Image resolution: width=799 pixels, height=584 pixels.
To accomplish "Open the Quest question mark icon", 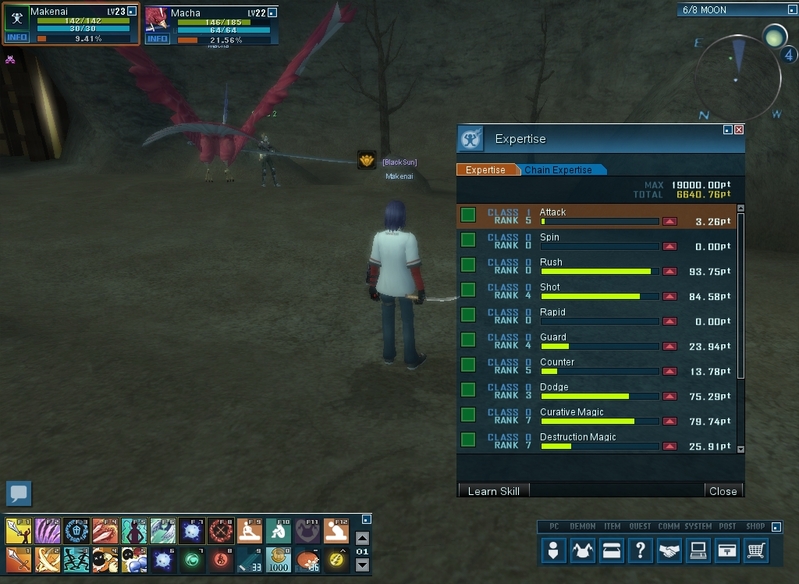I will 640,549.
